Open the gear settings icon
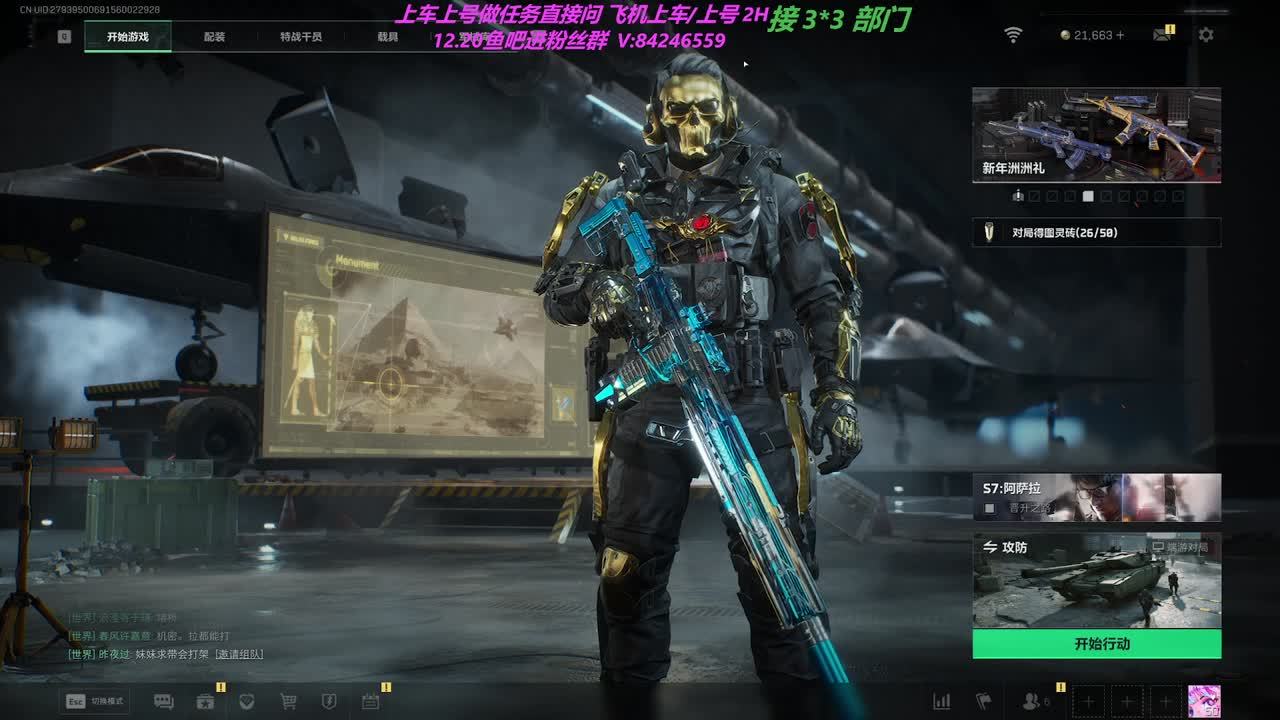Viewport: 1280px width, 720px height. (1206, 35)
